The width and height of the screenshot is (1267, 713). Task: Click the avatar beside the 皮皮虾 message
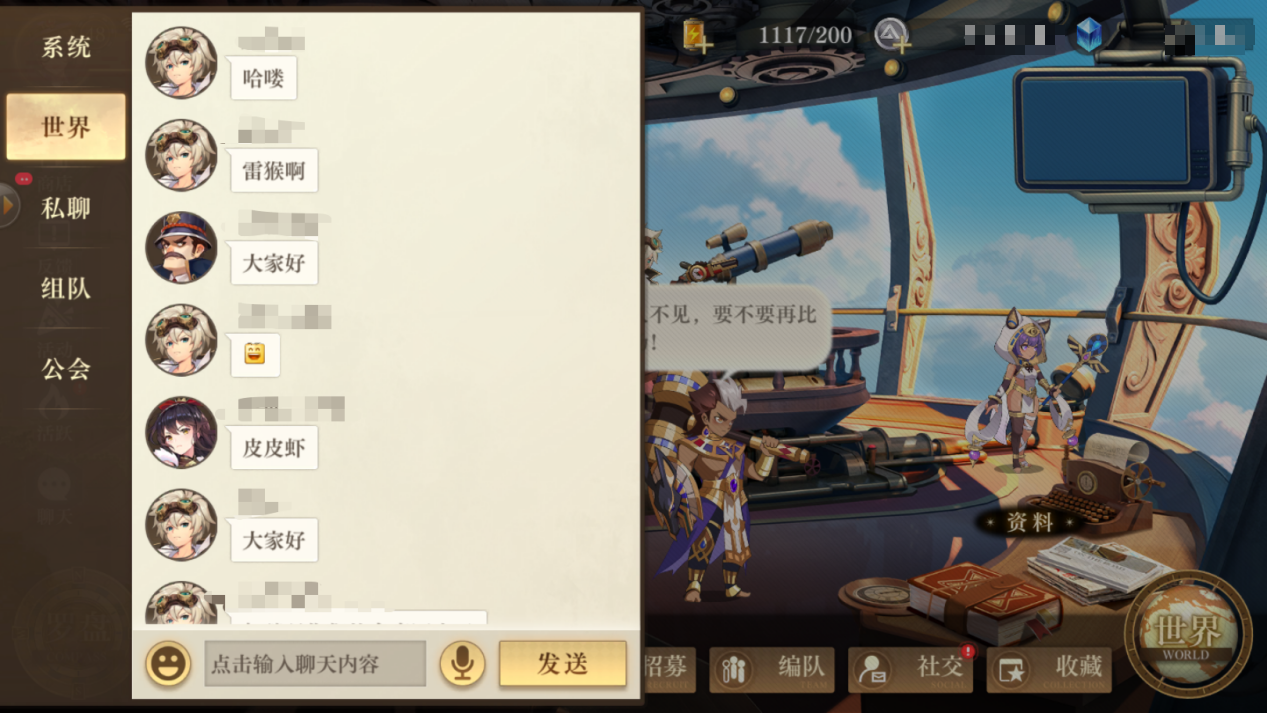pos(181,433)
